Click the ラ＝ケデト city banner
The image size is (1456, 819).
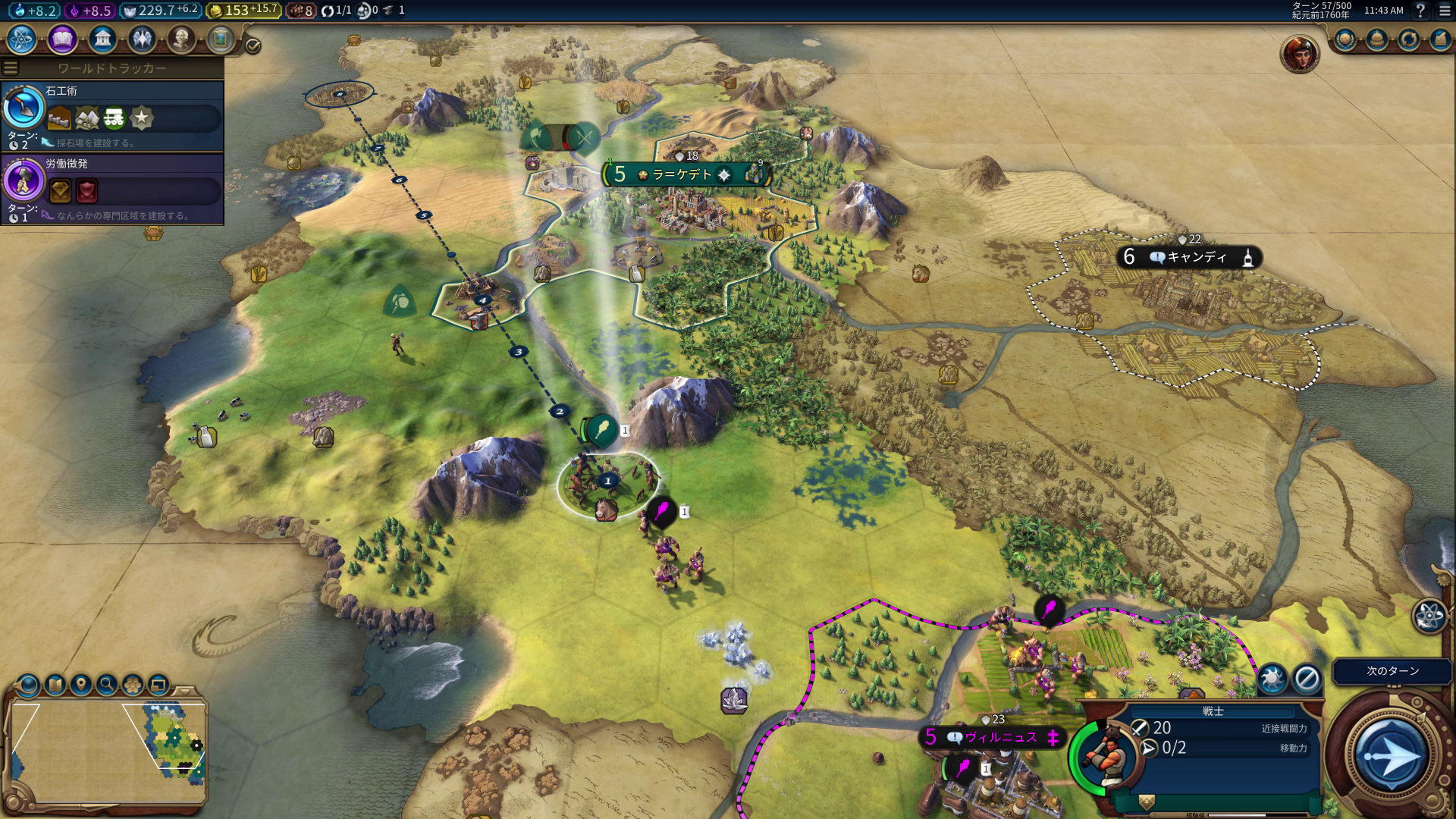682,175
